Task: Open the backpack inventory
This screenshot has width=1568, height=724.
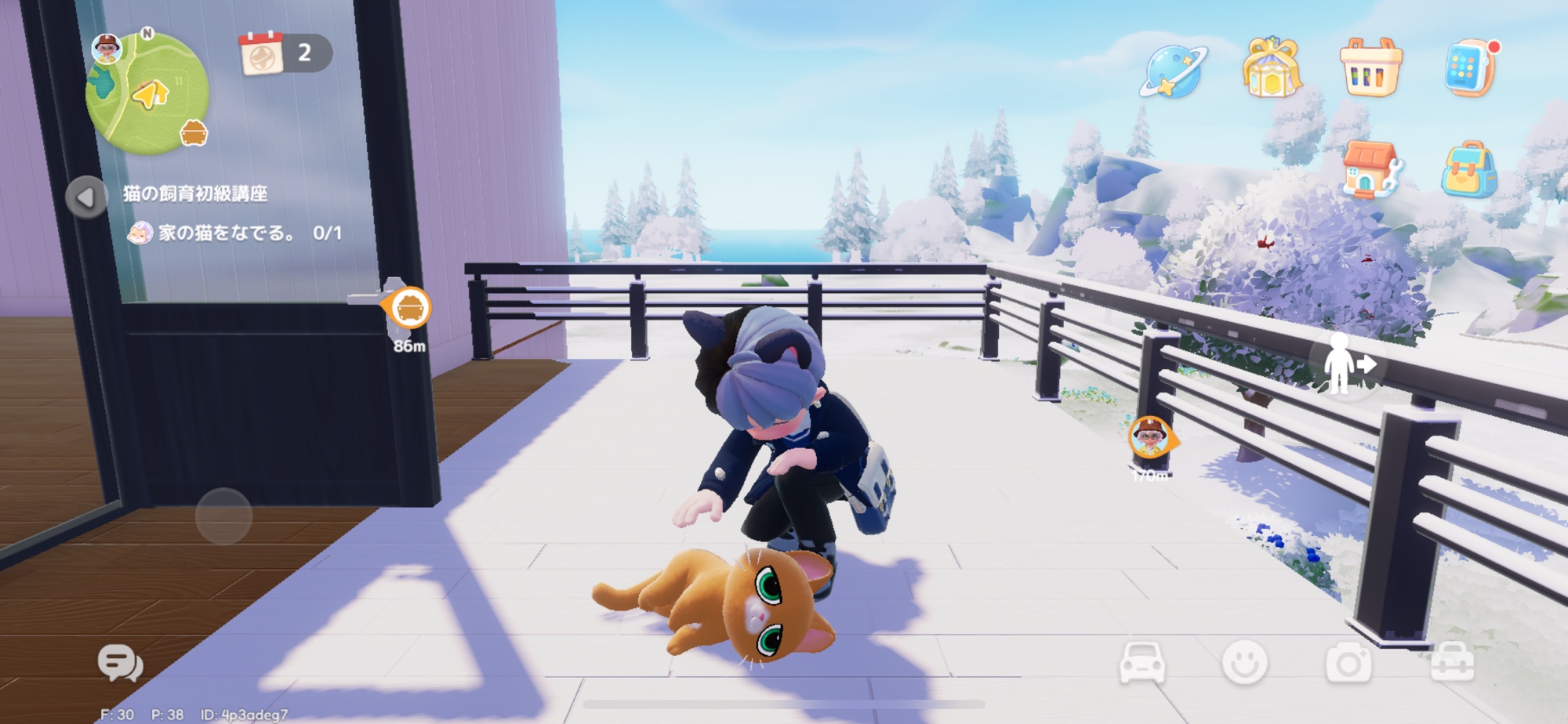Action: tap(1468, 169)
